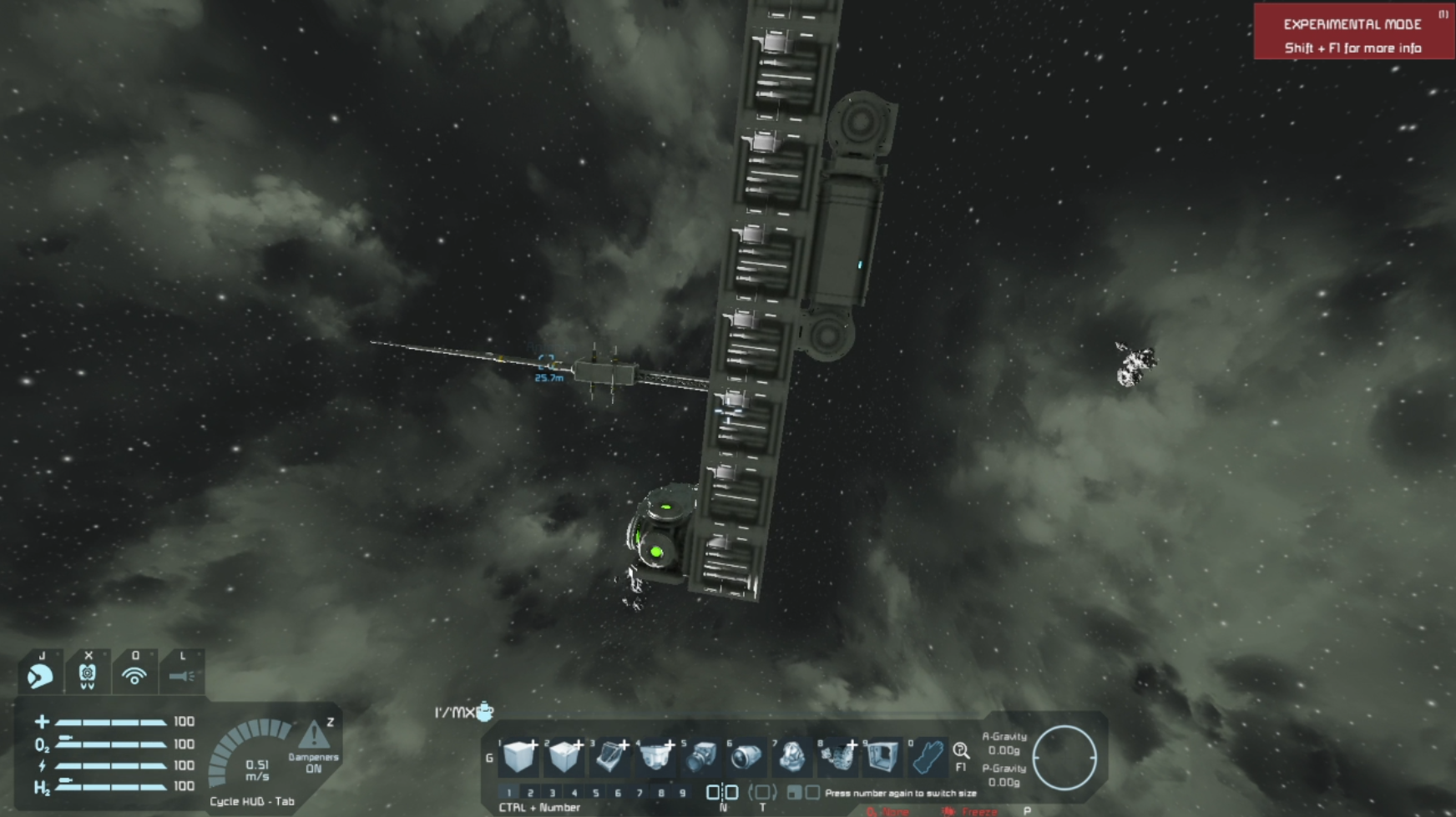Choose the slanted window block in slot 3

point(610,757)
